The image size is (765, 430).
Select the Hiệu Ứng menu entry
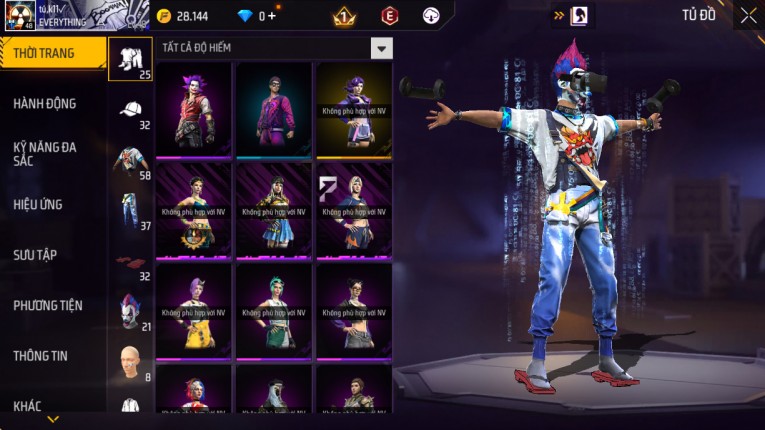39,204
